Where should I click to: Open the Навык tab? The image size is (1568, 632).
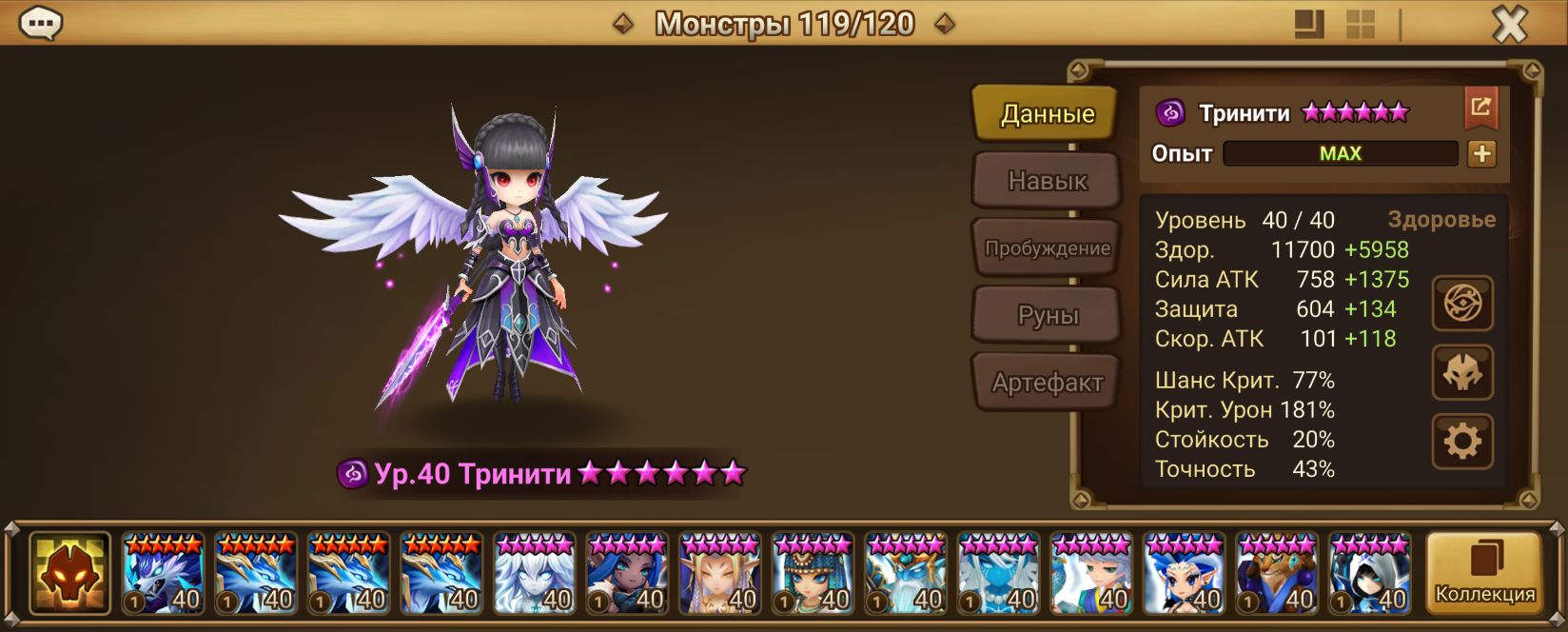pyautogui.click(x=1047, y=181)
